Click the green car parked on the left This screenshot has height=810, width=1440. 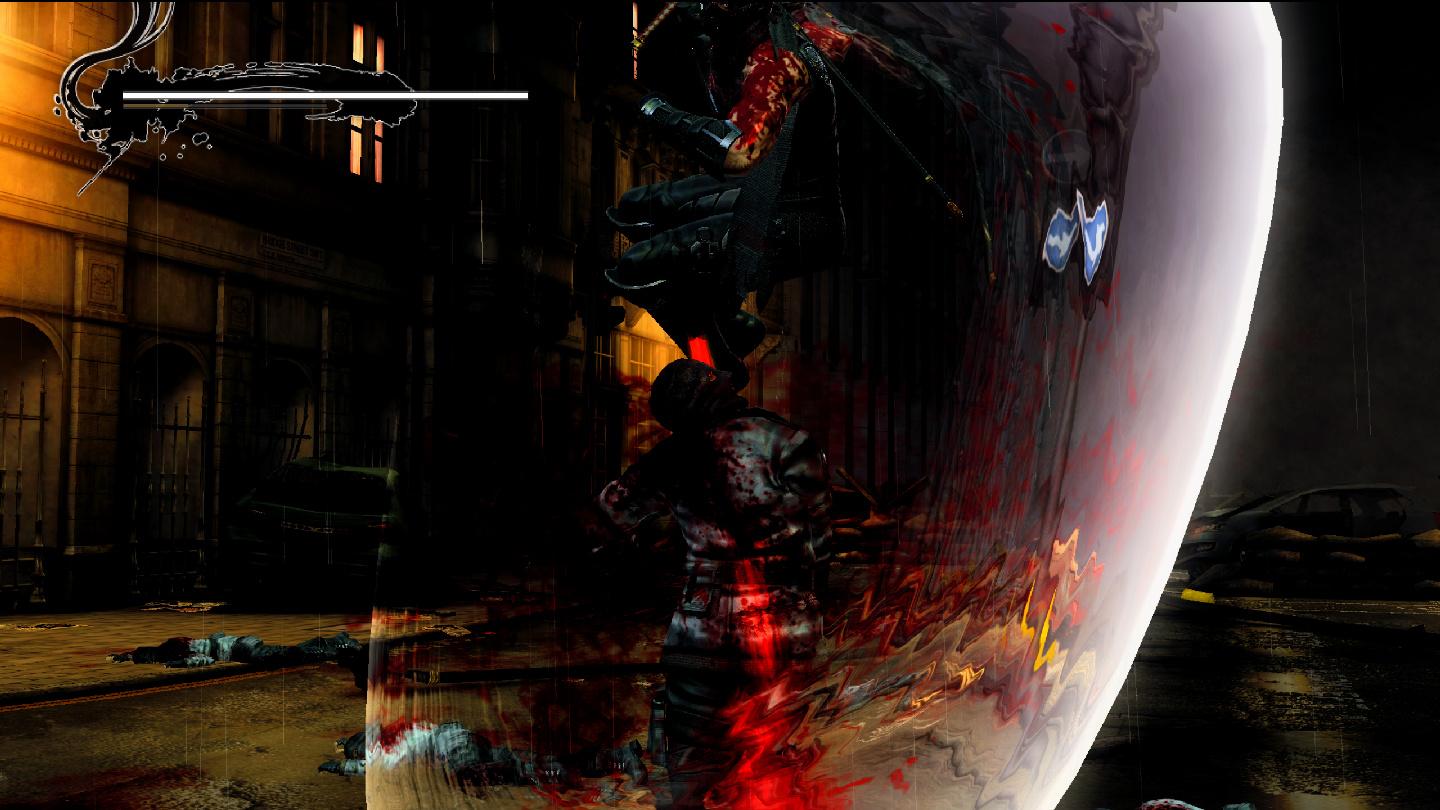click(330, 500)
